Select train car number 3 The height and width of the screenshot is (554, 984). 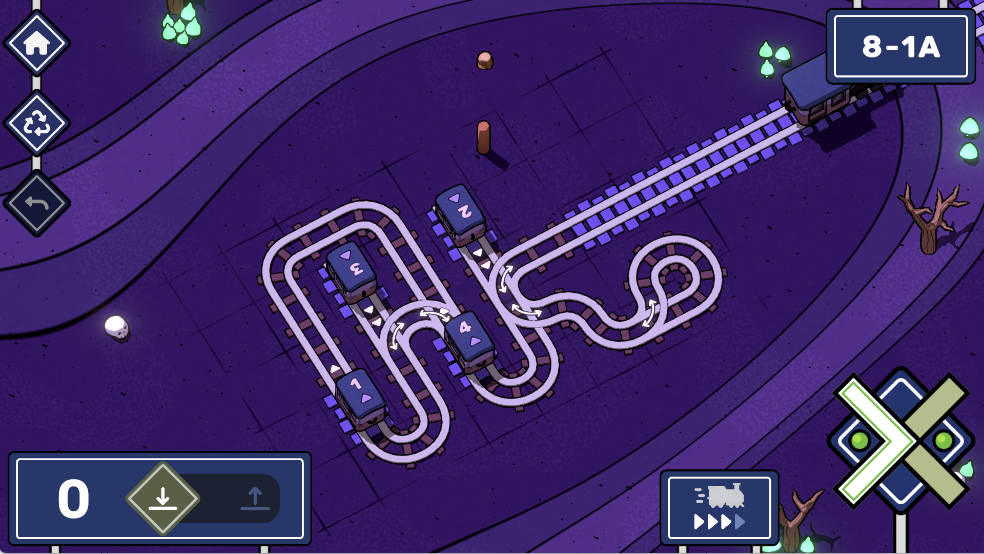point(350,268)
